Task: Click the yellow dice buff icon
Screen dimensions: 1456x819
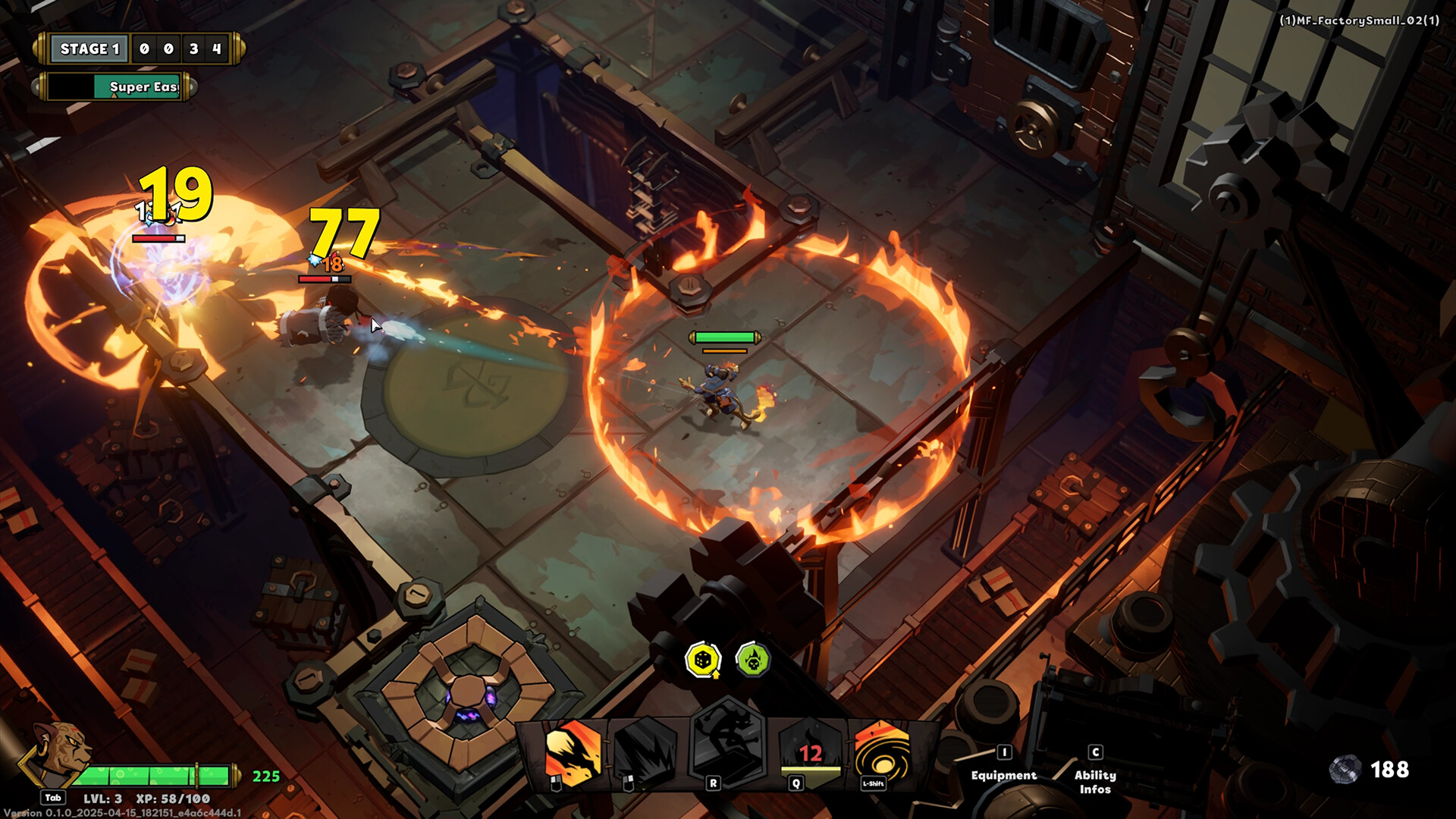Action: pyautogui.click(x=704, y=661)
